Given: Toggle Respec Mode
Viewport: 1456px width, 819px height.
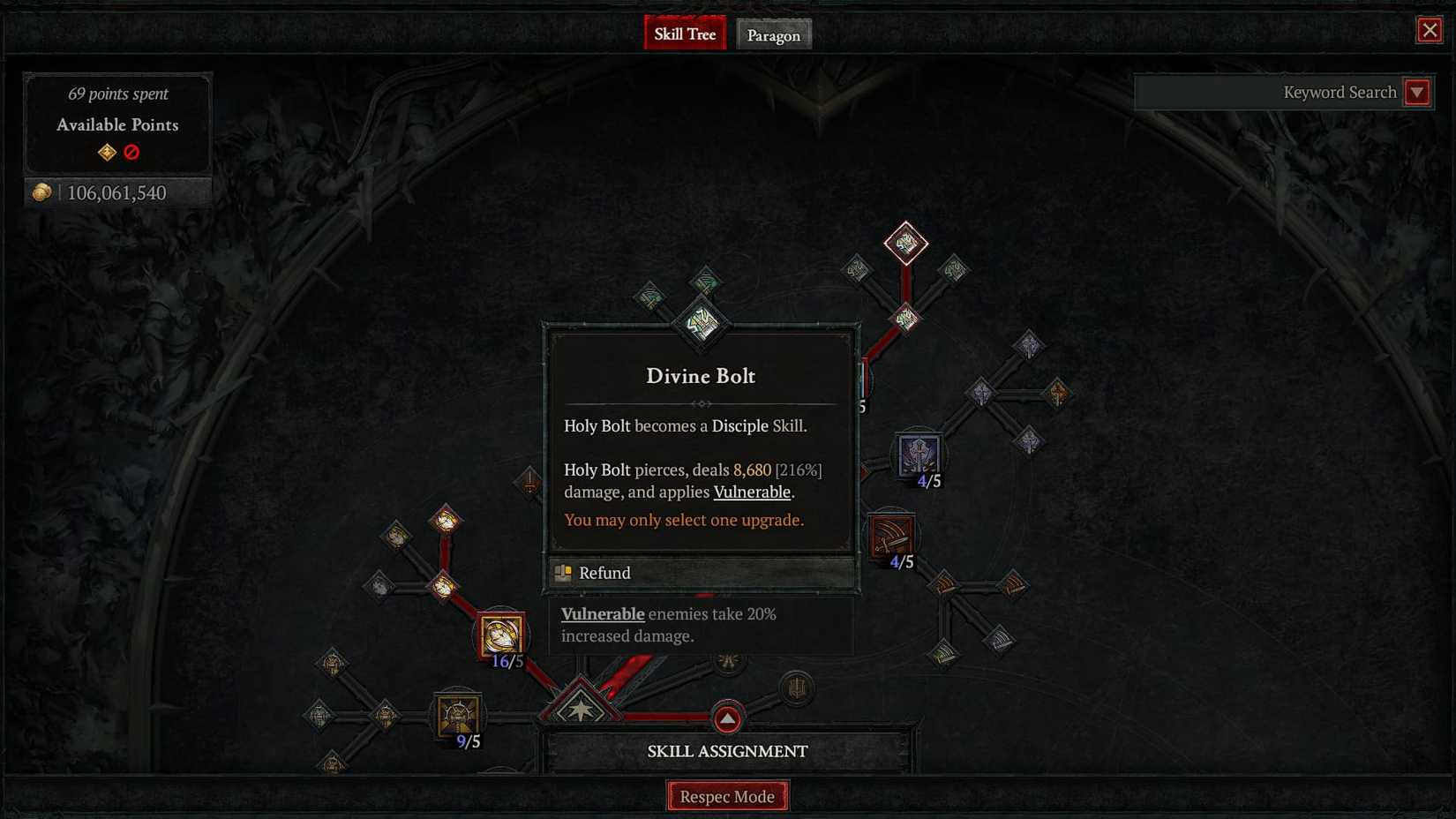Looking at the screenshot, I should pos(727,795).
